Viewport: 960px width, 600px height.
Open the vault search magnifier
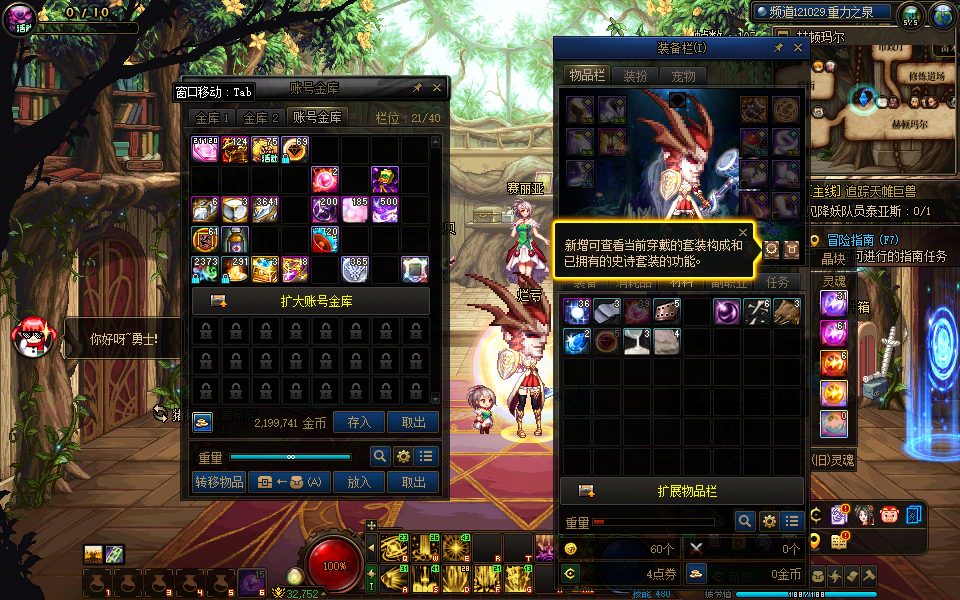[x=380, y=456]
